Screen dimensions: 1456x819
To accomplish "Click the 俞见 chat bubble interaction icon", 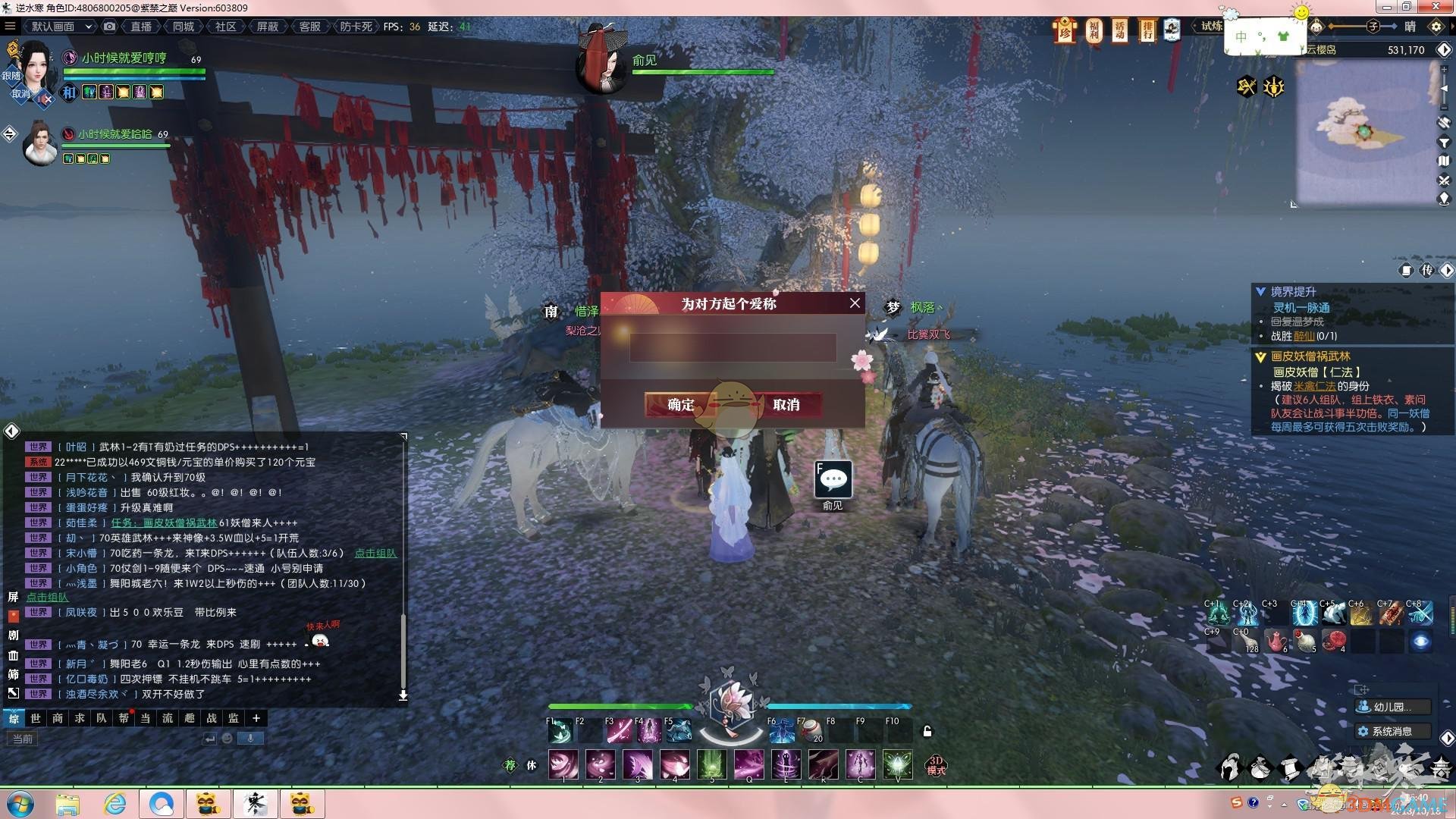I will tap(833, 479).
